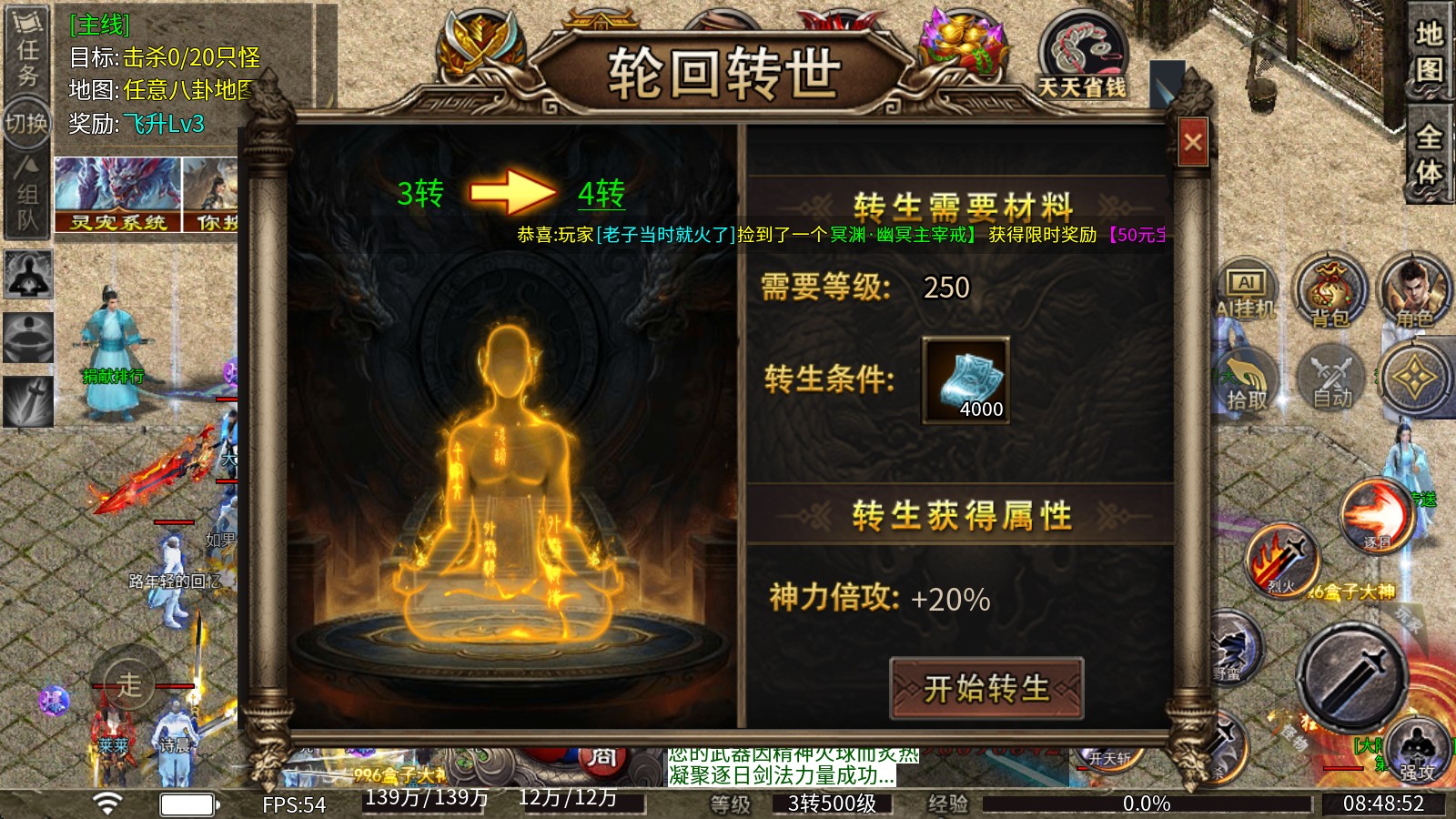Expand the chat message area

(x=783, y=767)
